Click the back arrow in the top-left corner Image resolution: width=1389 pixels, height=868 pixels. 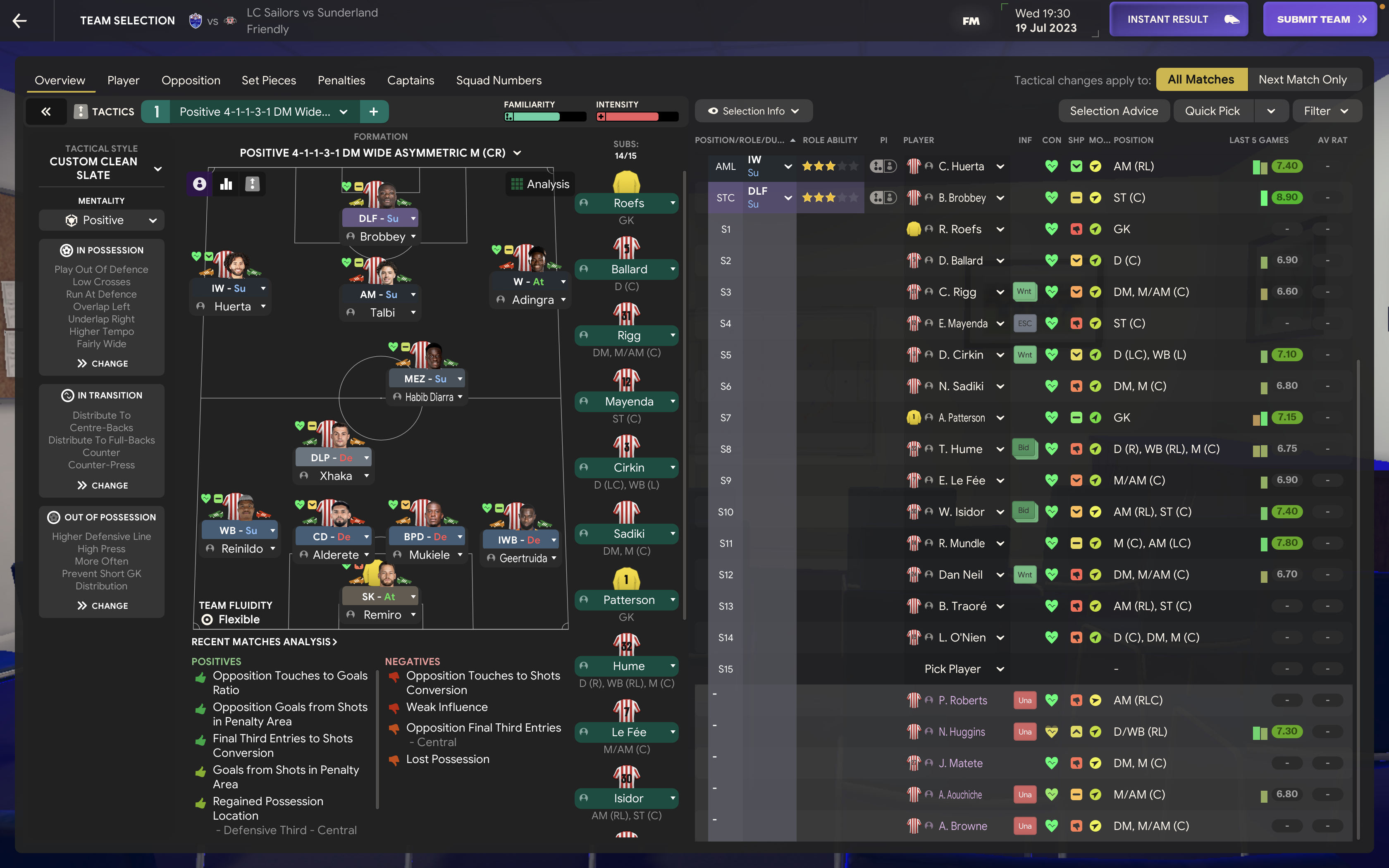(x=19, y=20)
